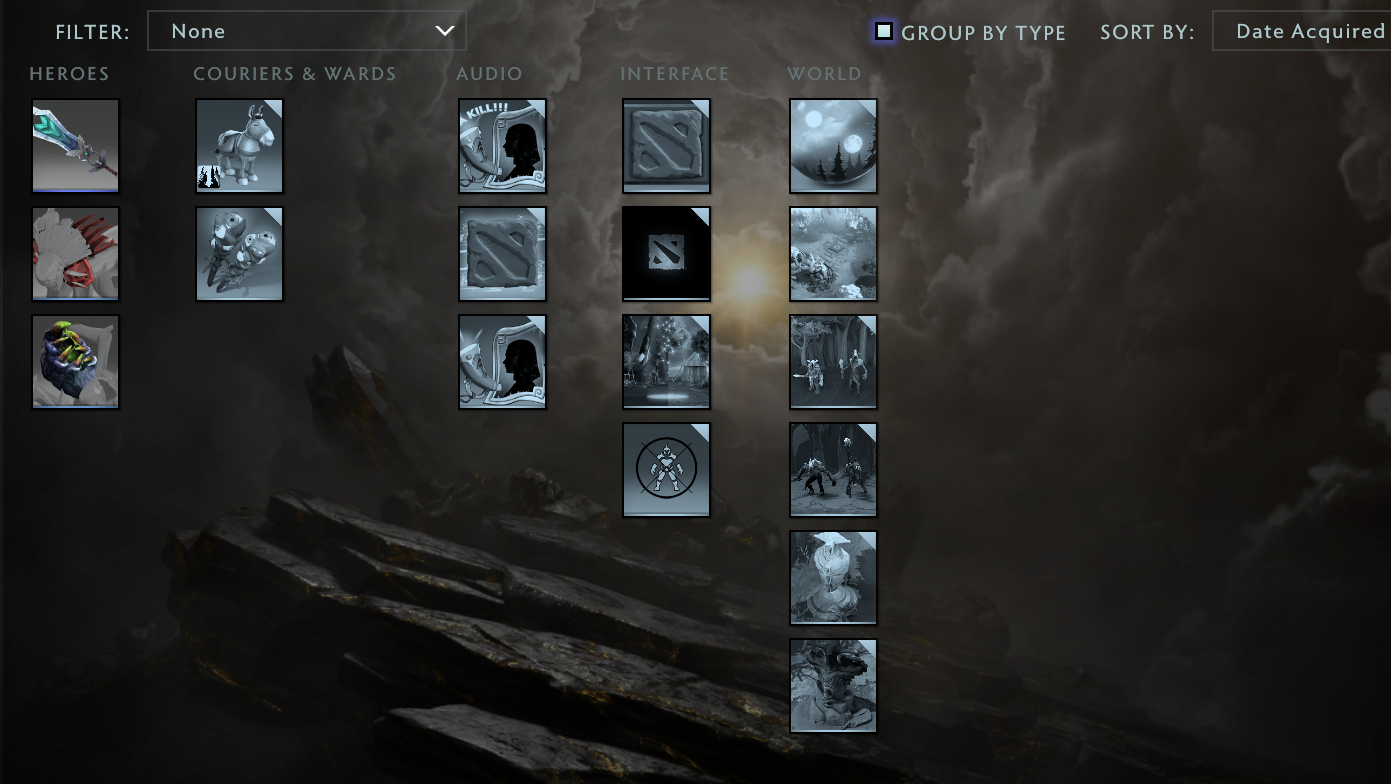Image resolution: width=1391 pixels, height=784 pixels.
Task: Click the COURIERS & WARDS column header
Action: tap(295, 73)
